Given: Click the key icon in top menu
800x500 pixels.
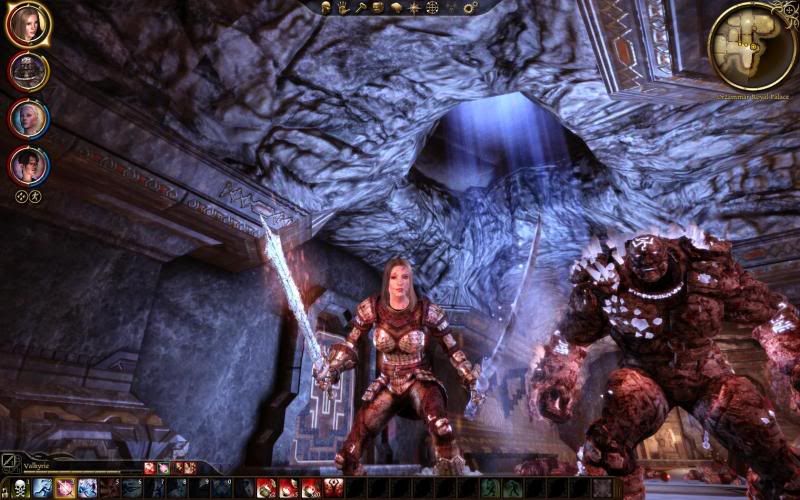Looking at the screenshot, I should pos(360,7).
